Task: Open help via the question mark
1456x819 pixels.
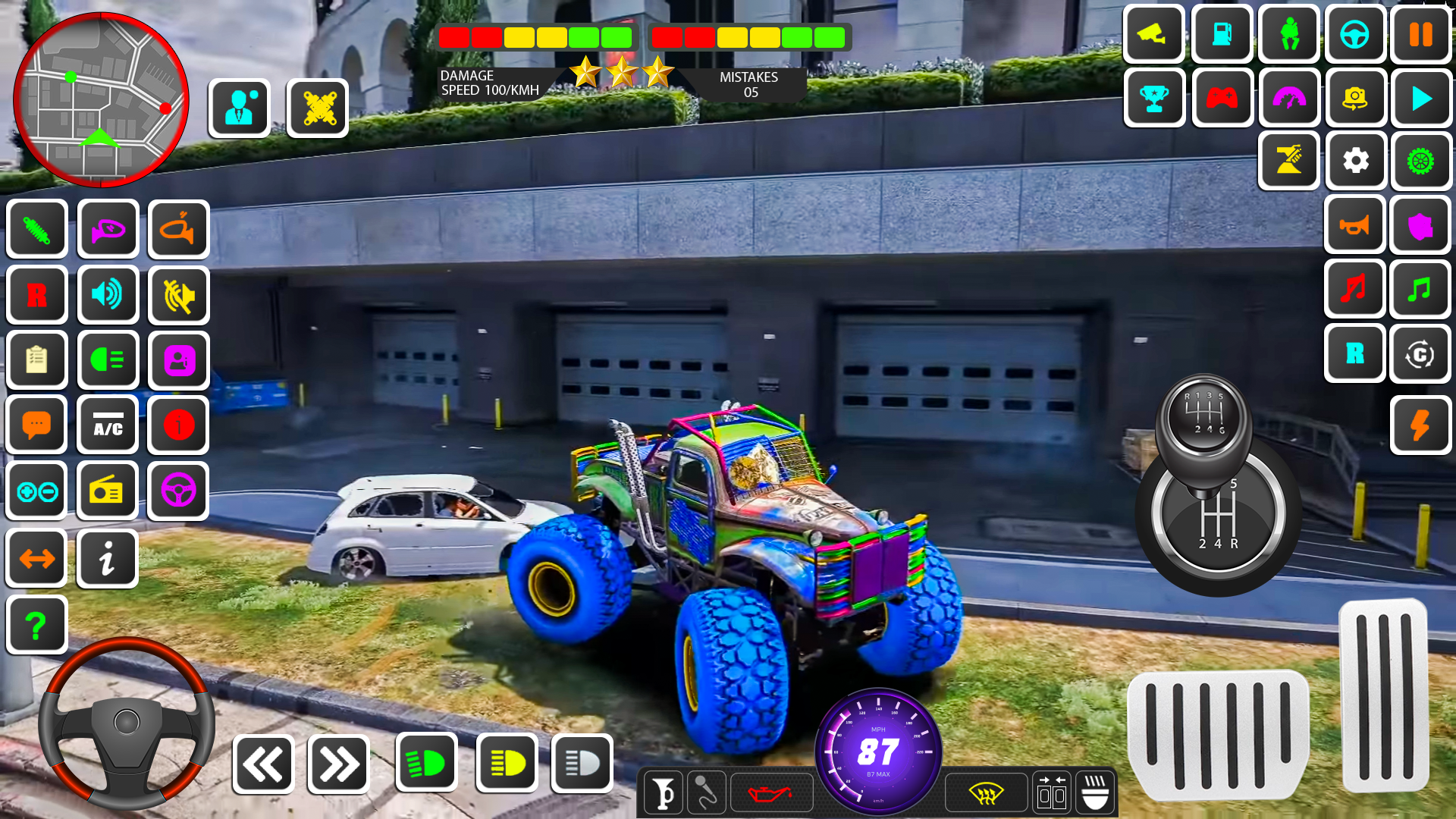Action: click(36, 623)
